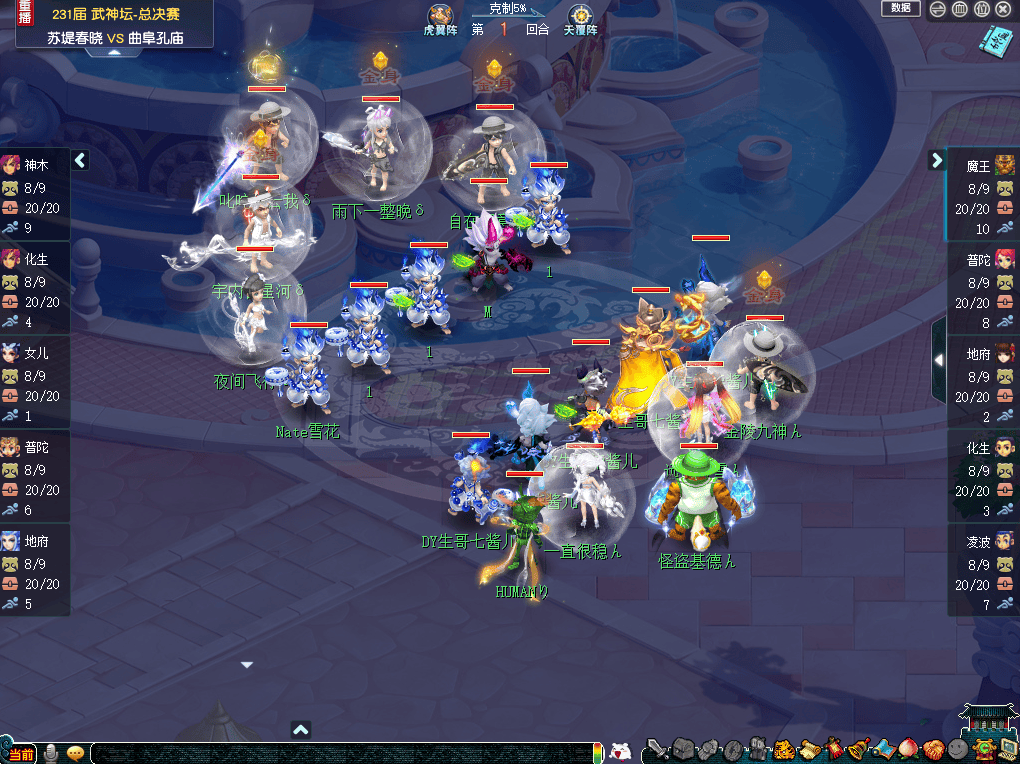
Task: Click the swap arrows button
Action: tap(938, 9)
